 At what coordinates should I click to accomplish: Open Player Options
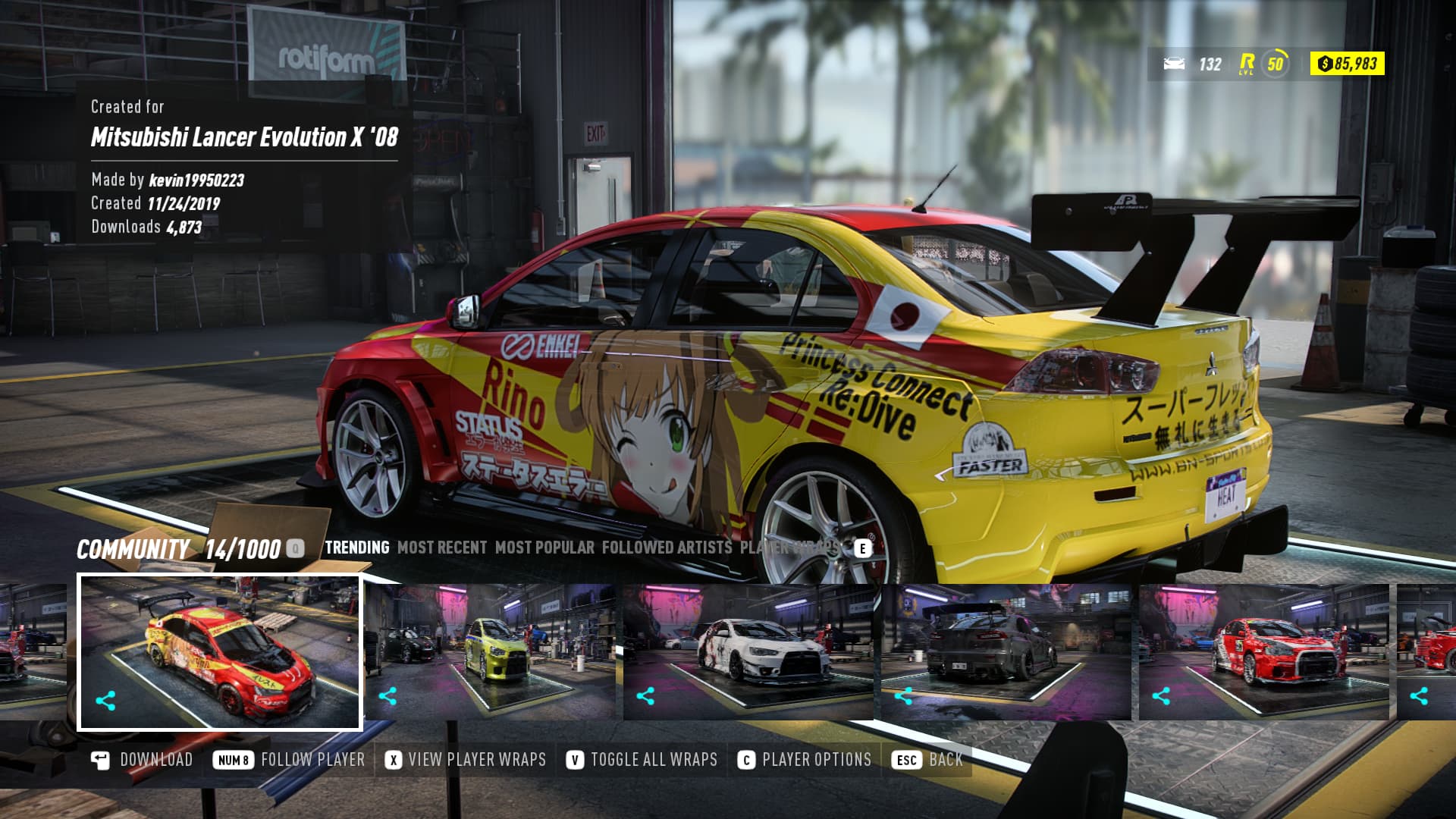tap(805, 760)
